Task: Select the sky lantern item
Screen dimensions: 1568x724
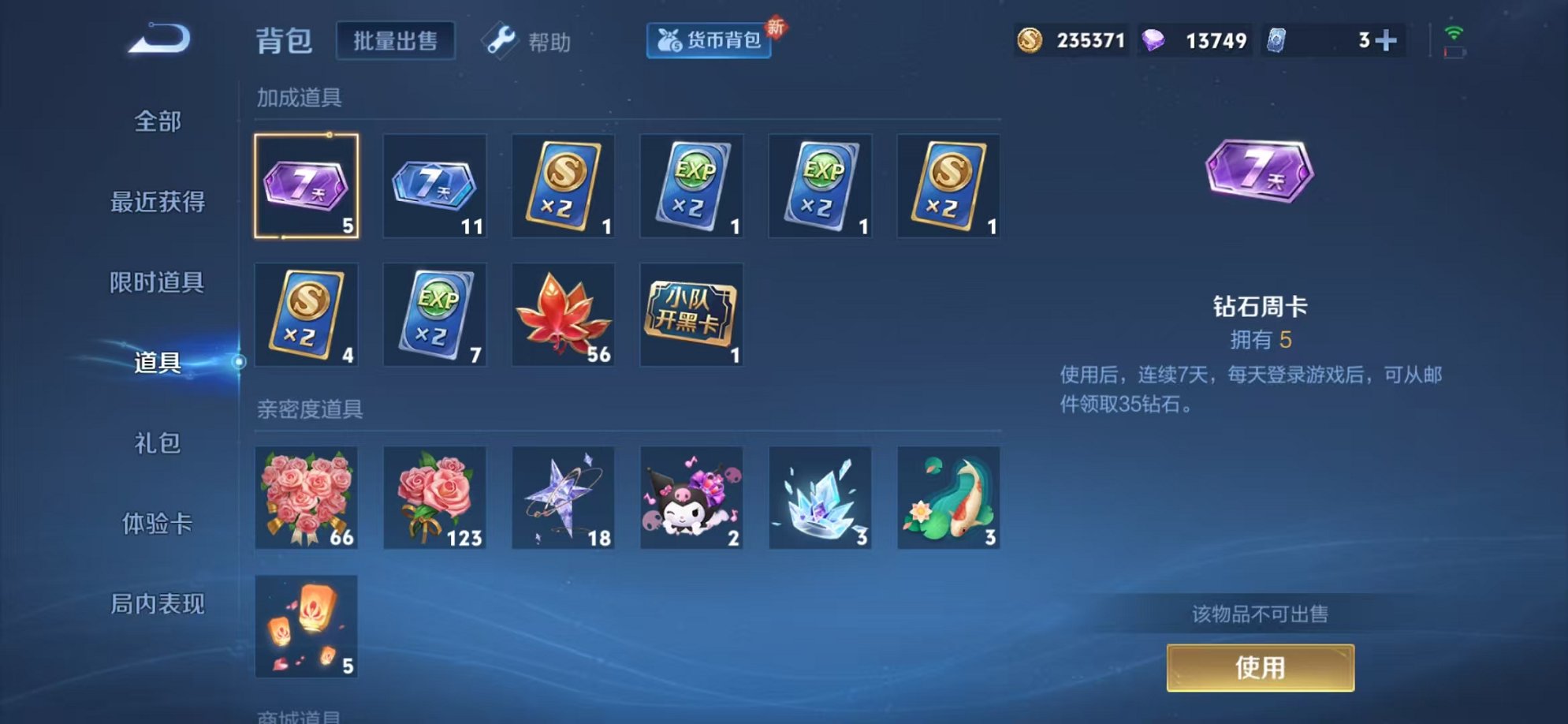Action: click(x=307, y=625)
